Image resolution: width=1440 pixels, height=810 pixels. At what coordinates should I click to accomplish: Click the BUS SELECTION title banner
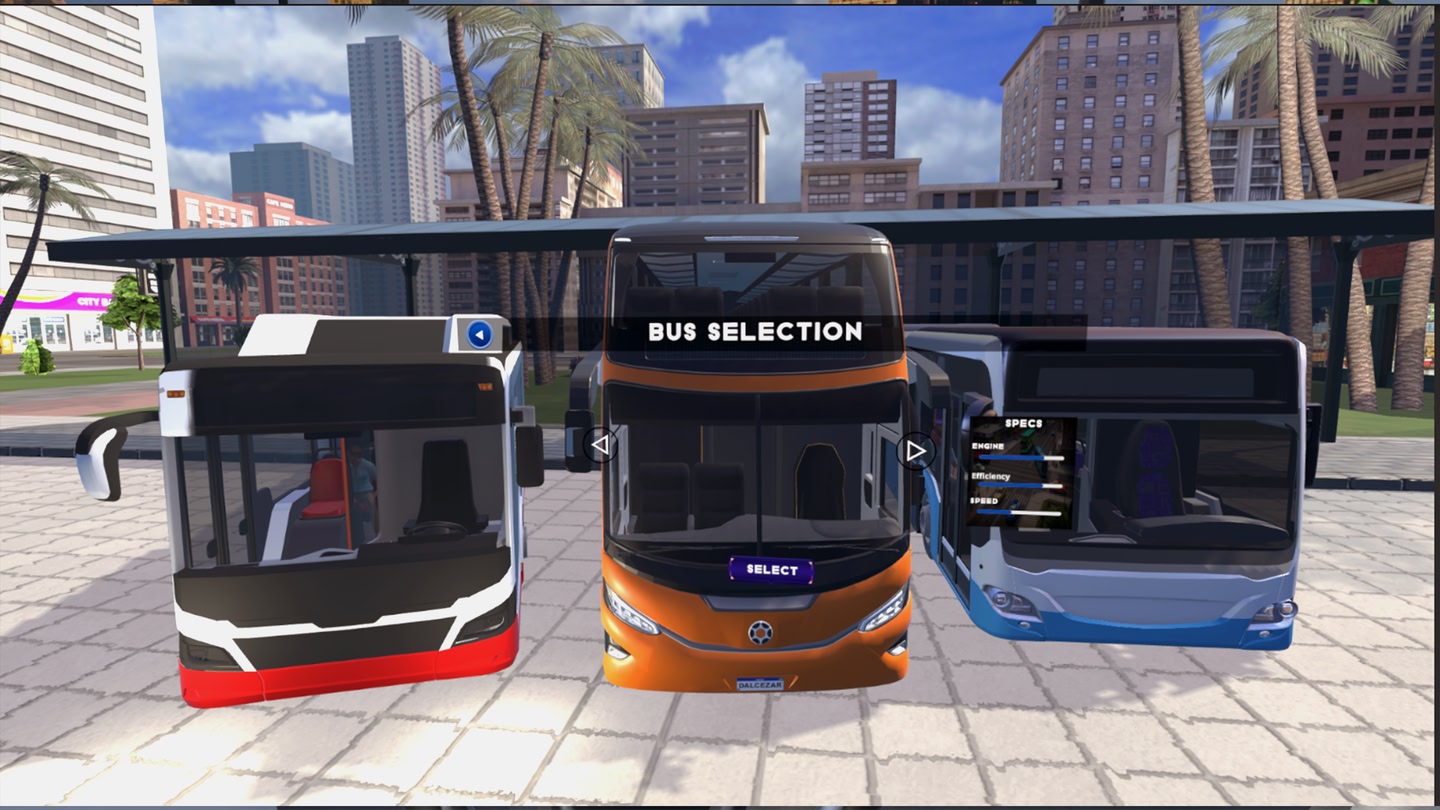click(x=755, y=332)
